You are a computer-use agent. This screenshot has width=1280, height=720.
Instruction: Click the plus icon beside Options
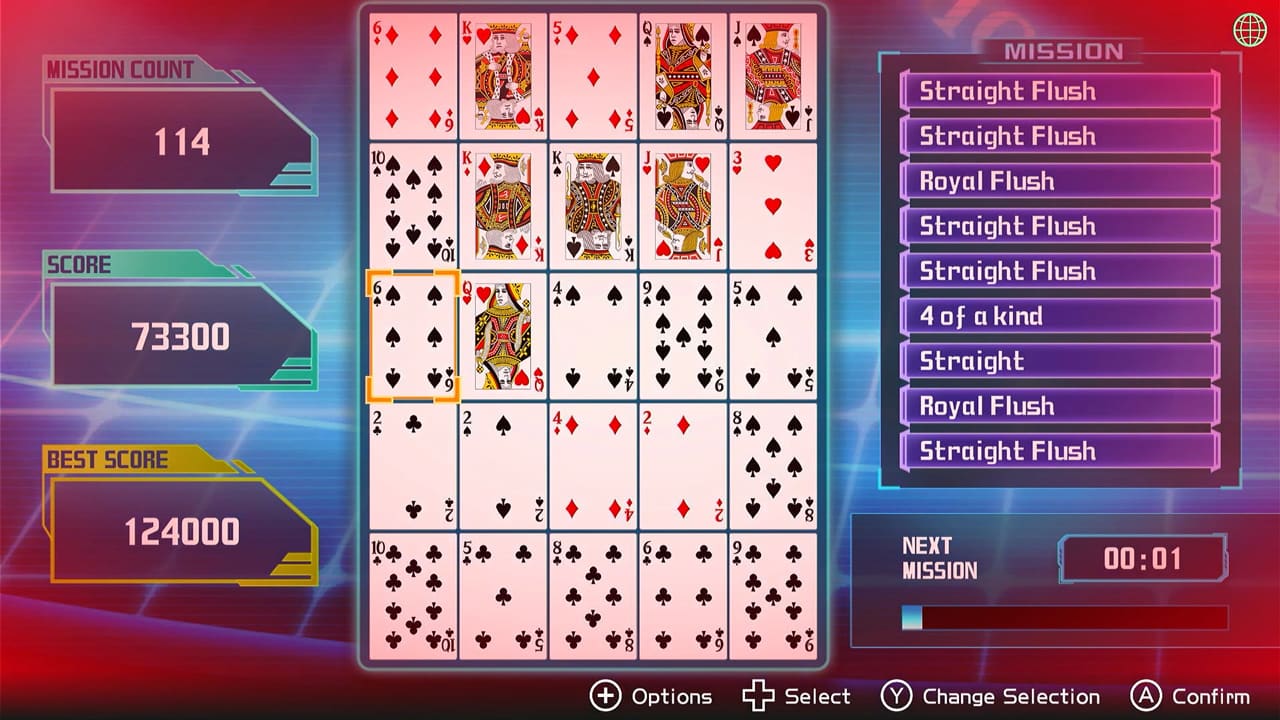tap(605, 697)
